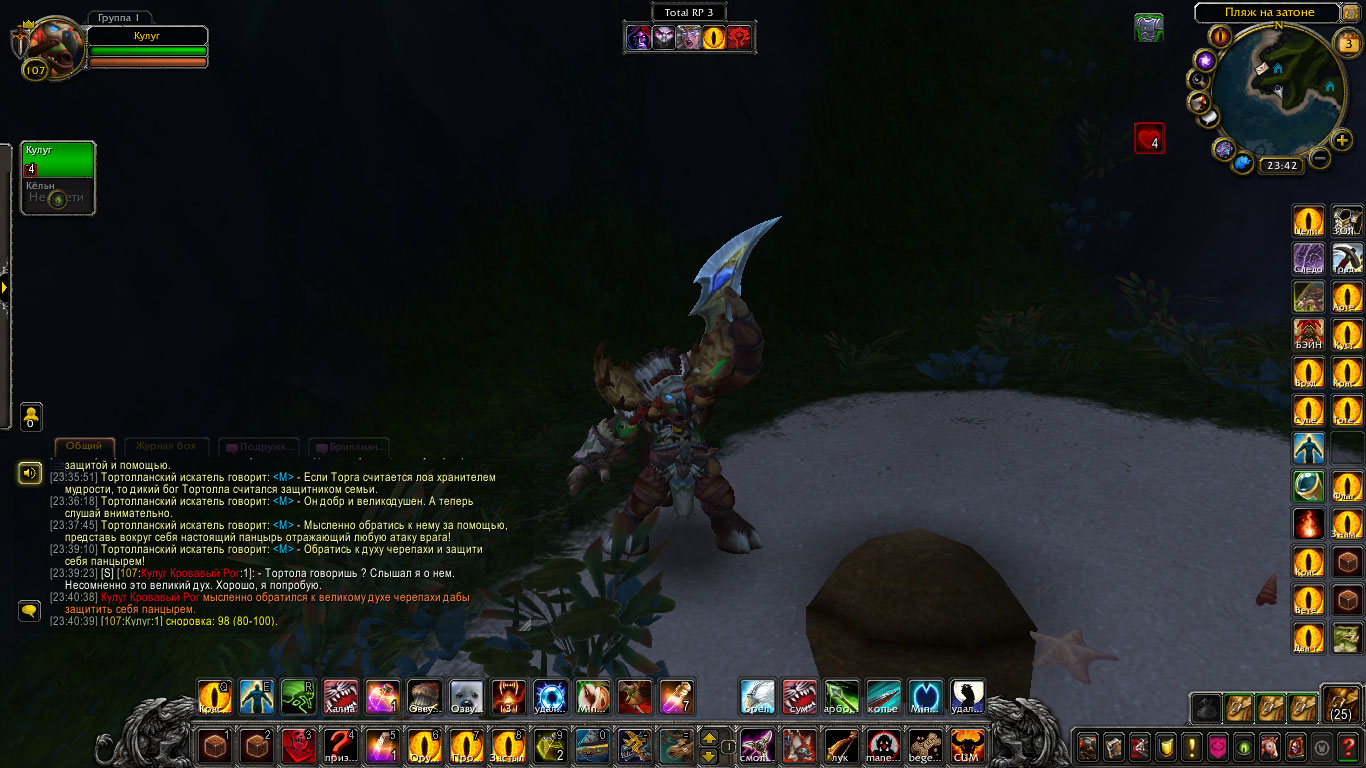Open the red question mark help button

1348,746
